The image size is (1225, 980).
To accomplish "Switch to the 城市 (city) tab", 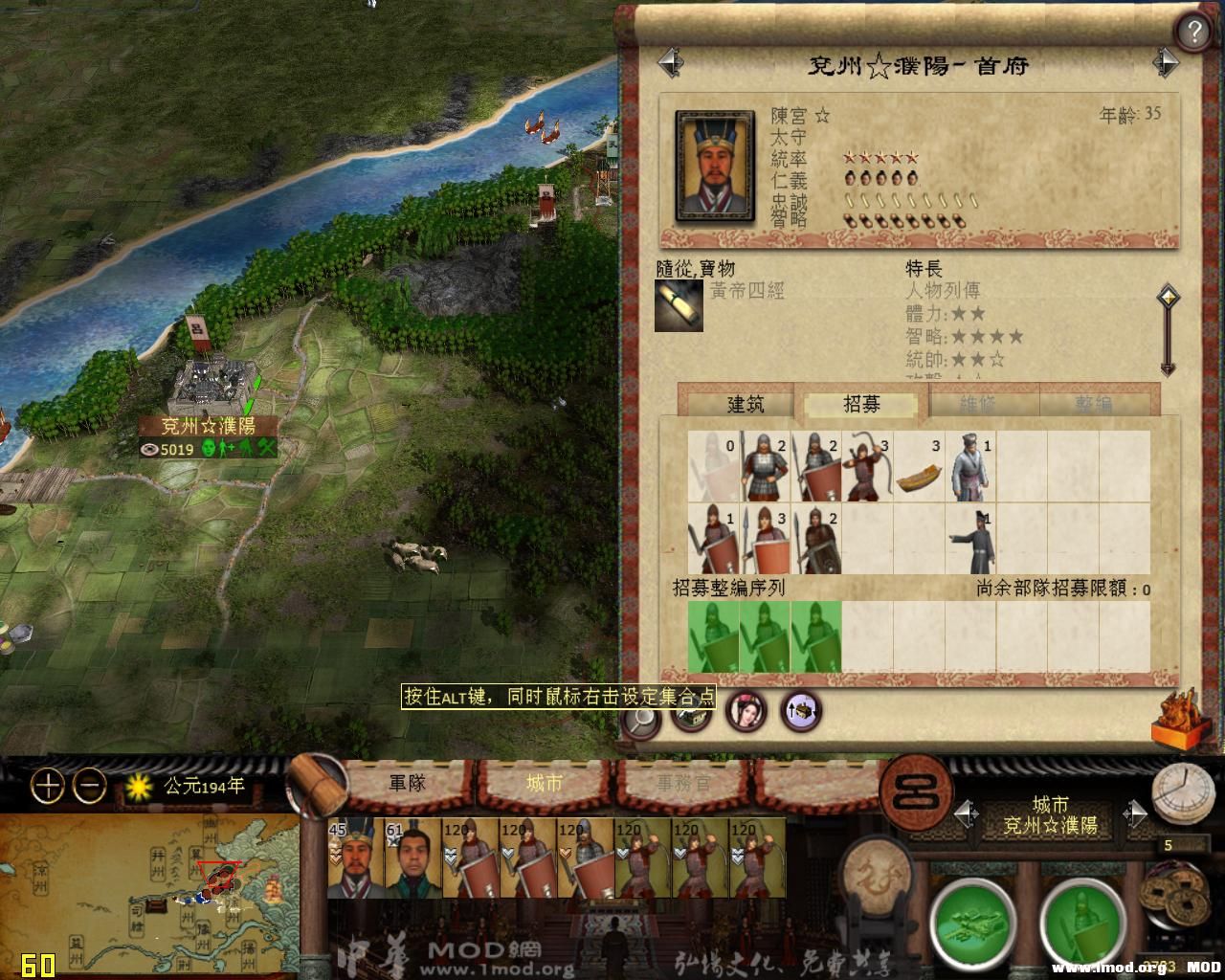I will coord(545,784).
